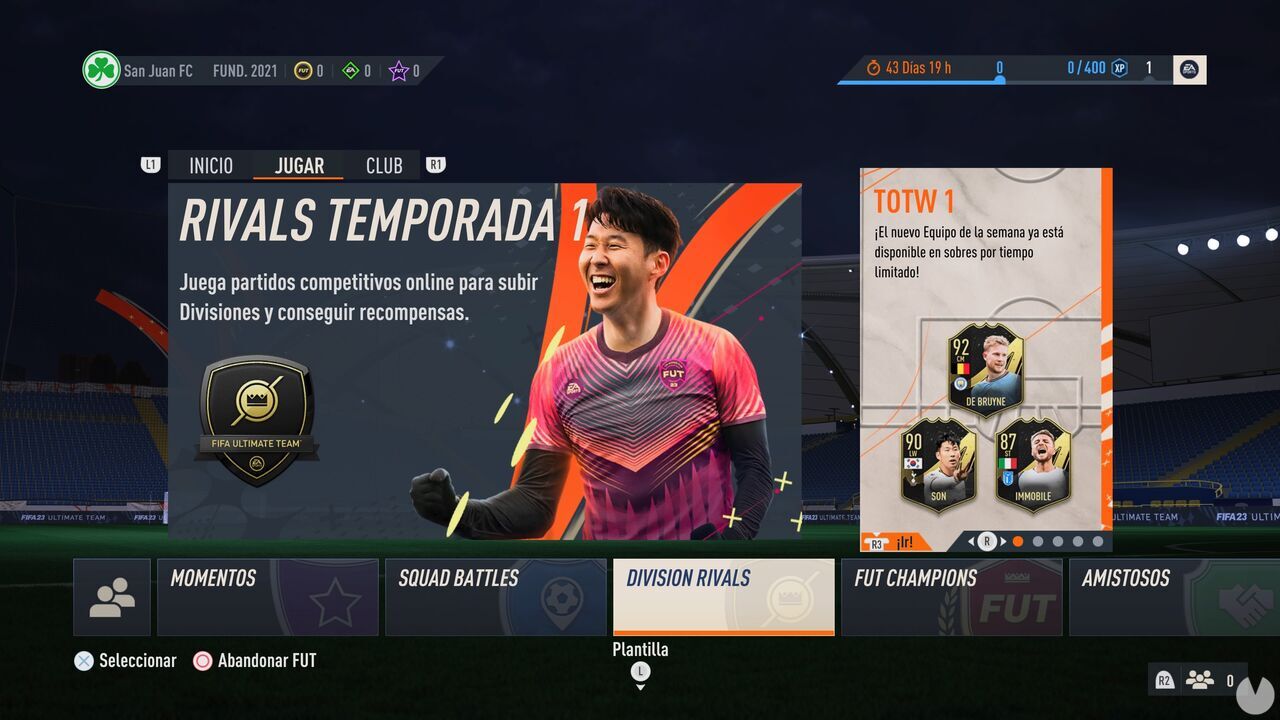Switch to the CLUB tab

pyautogui.click(x=385, y=165)
